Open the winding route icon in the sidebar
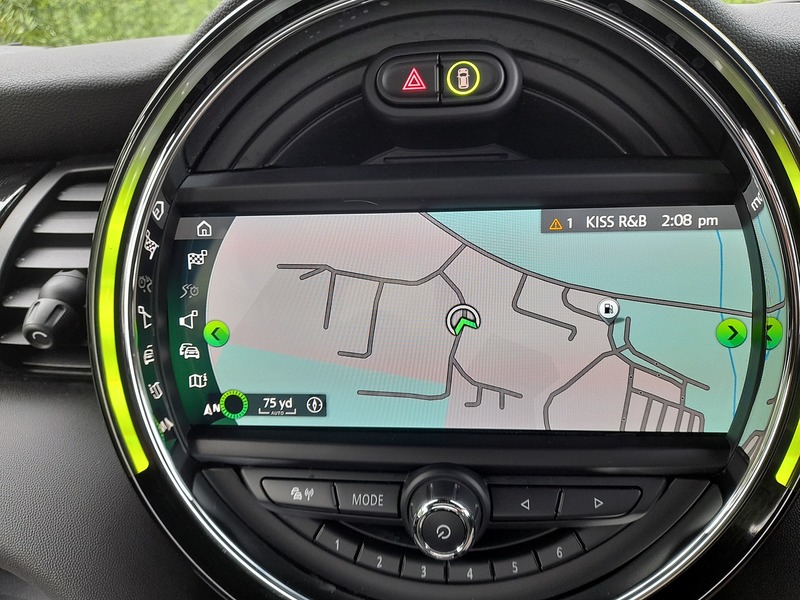This screenshot has height=600, width=800. point(192,291)
